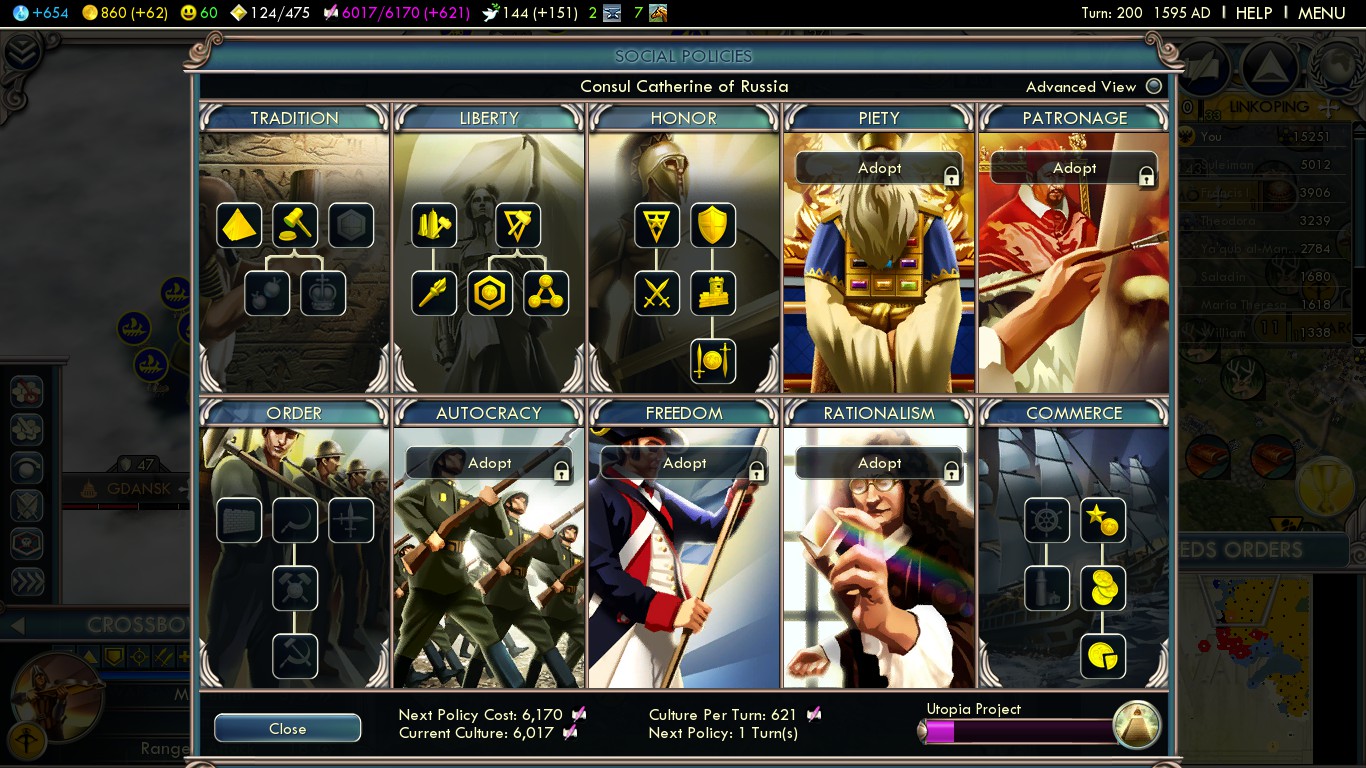
Task: Select the pyramid Tradition policy icon
Action: (x=239, y=226)
